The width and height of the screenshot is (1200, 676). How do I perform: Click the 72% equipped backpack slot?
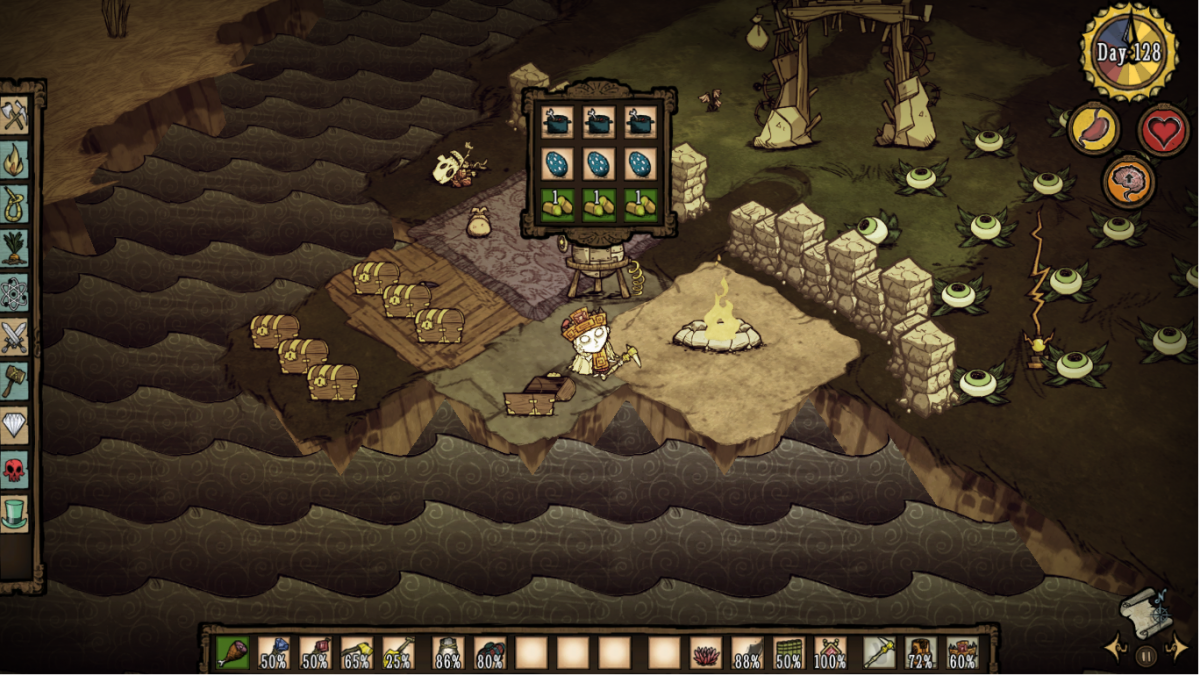coord(920,653)
